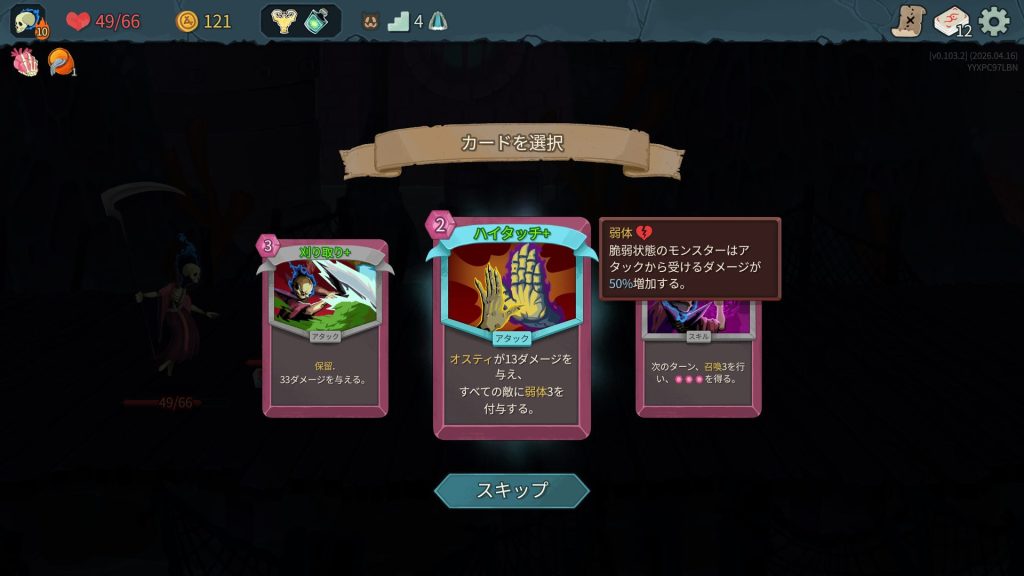Screen dimensions: 1024x576
Task: Choose the 刈り取り+ attack card
Action: pos(325,328)
